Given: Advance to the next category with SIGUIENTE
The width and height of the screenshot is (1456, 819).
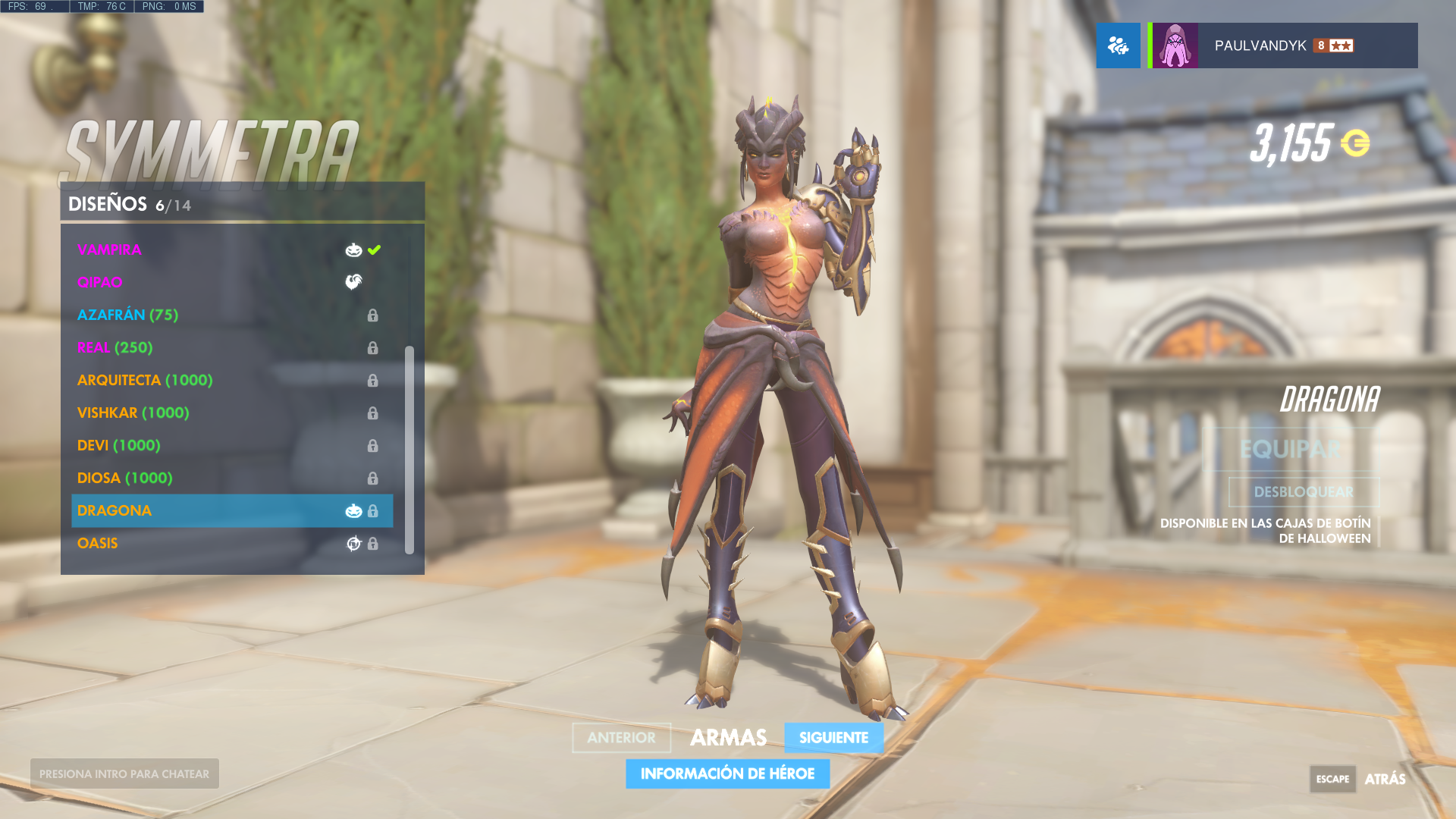Looking at the screenshot, I should pos(833,738).
